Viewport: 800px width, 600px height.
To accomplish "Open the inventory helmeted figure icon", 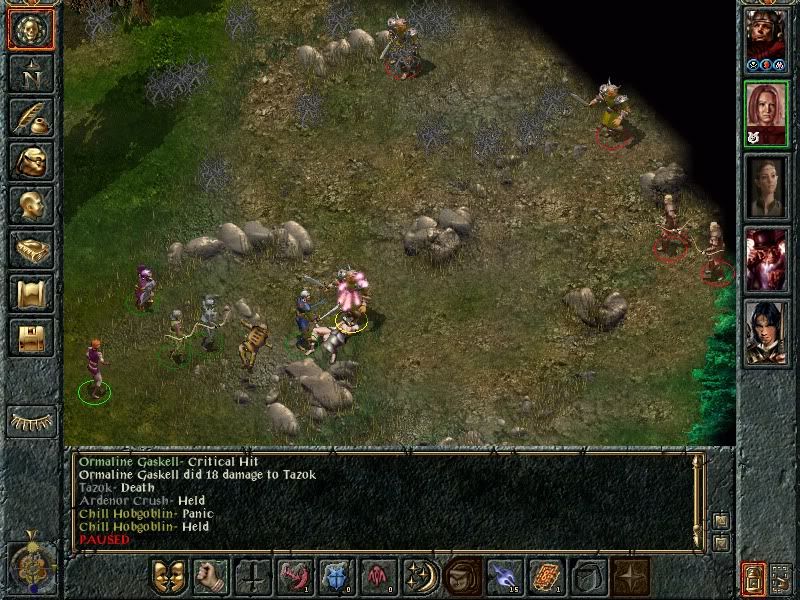I will coord(30,161).
